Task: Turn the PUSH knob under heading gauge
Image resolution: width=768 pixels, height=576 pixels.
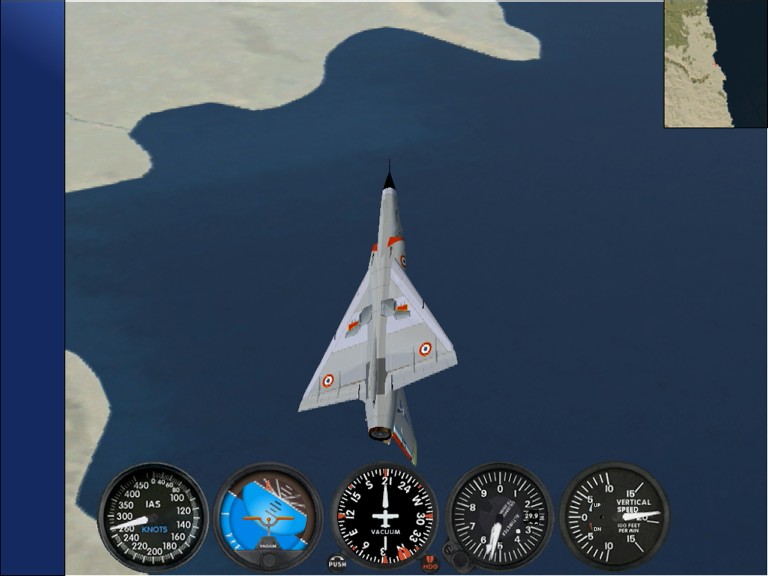Action: (337, 563)
